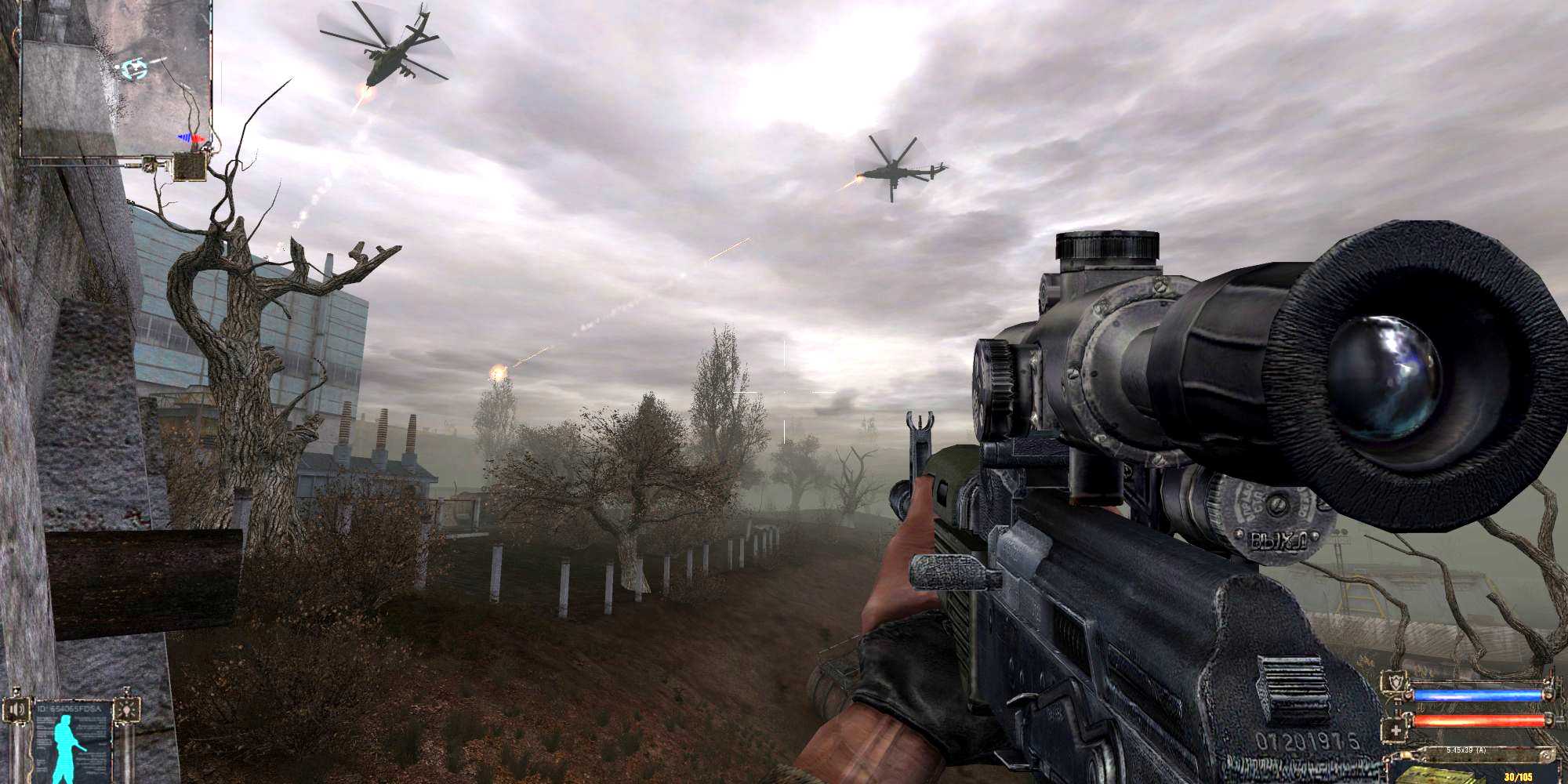Click the minimap in the corner
Image resolution: width=1568 pixels, height=784 pixels.
click(x=116, y=78)
